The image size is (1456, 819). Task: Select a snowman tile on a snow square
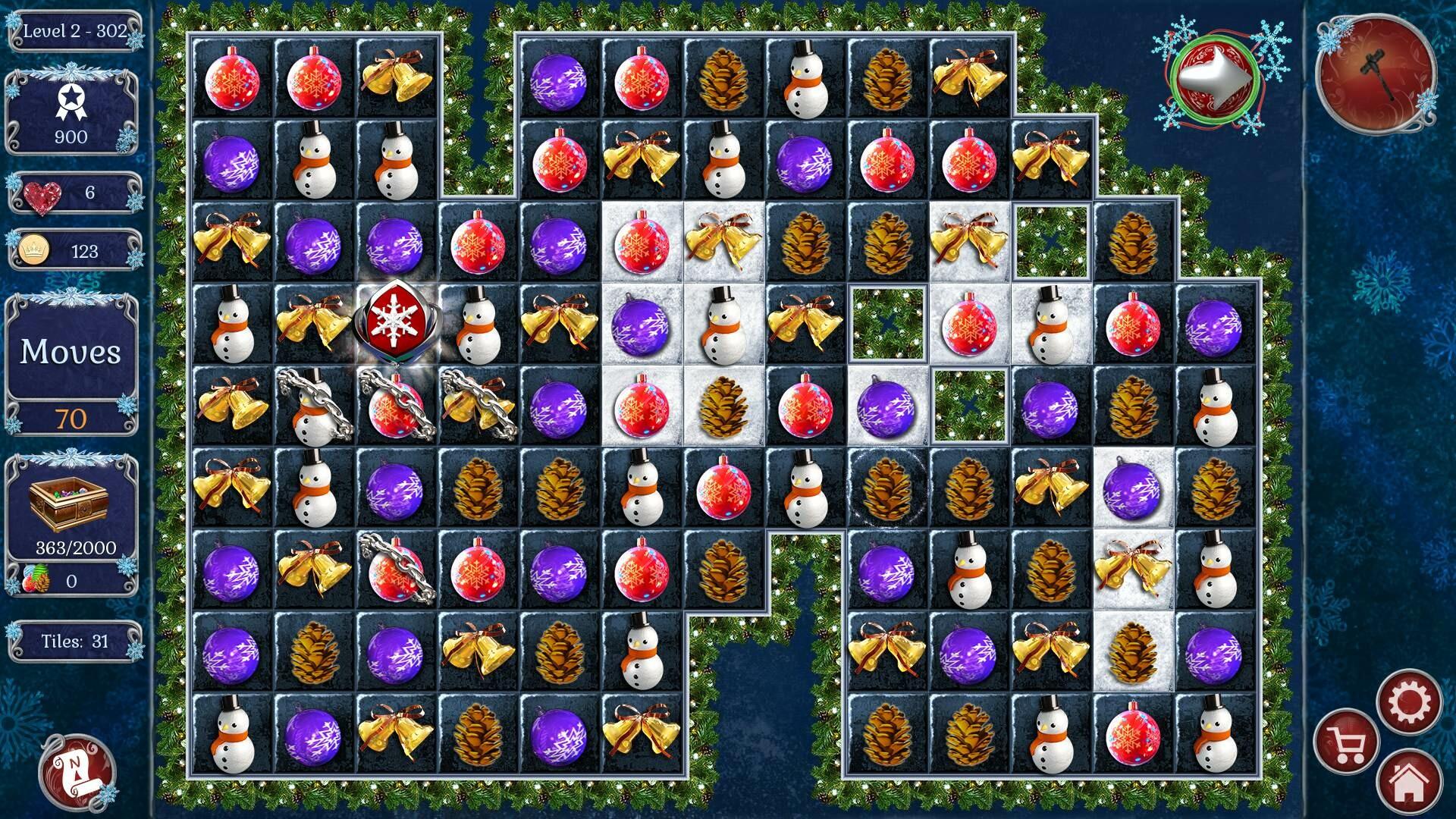point(724,326)
